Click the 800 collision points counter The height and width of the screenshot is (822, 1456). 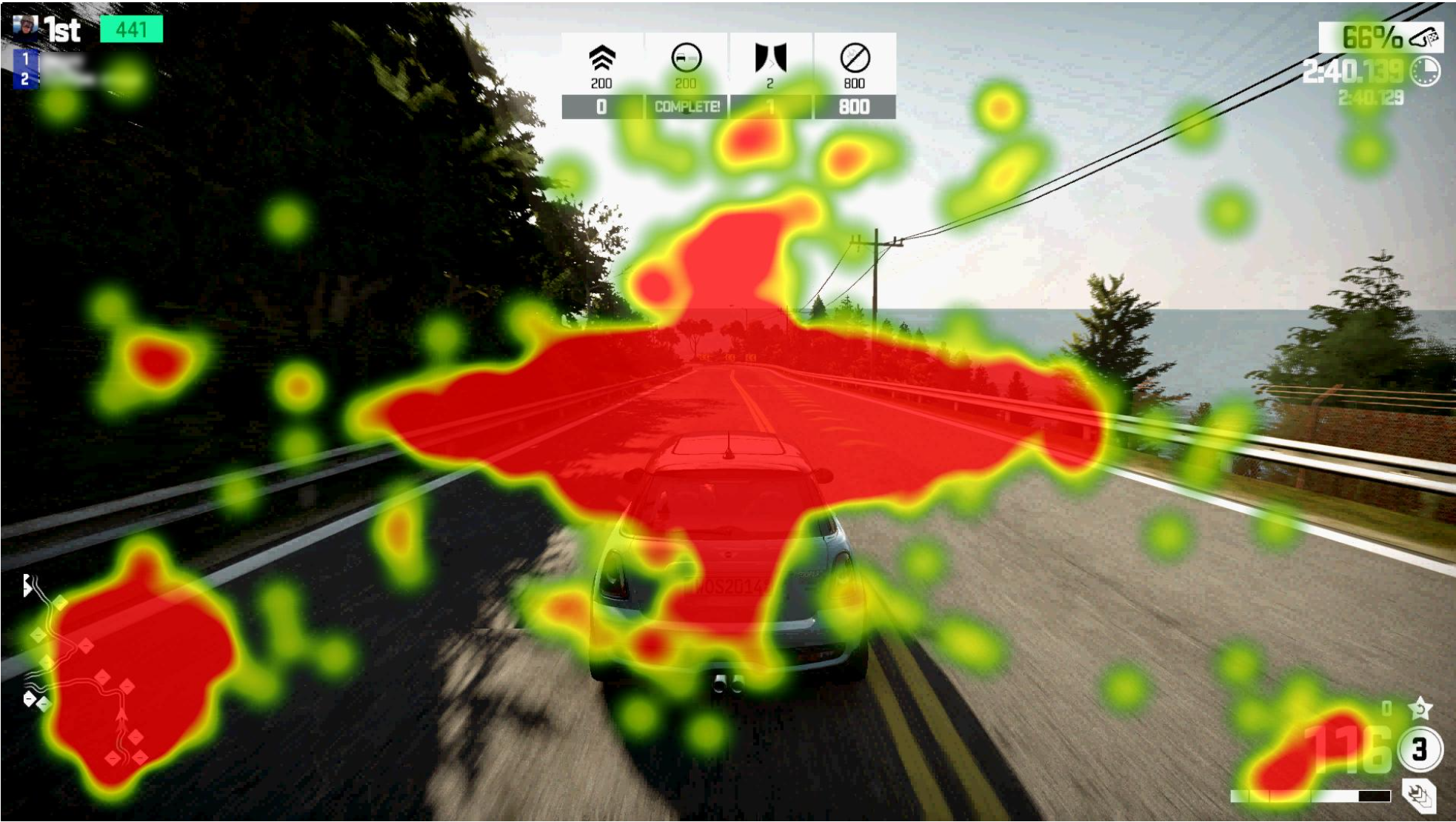pos(855,107)
